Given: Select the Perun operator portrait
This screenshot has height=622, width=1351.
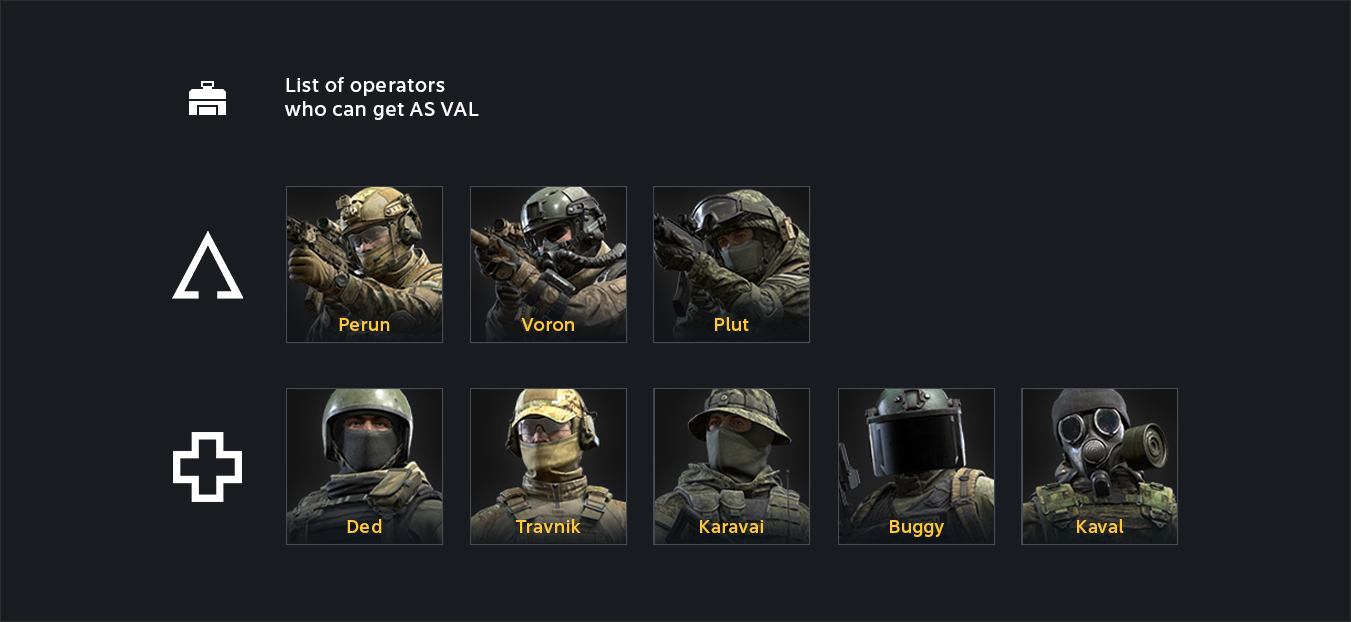Looking at the screenshot, I should [x=364, y=264].
